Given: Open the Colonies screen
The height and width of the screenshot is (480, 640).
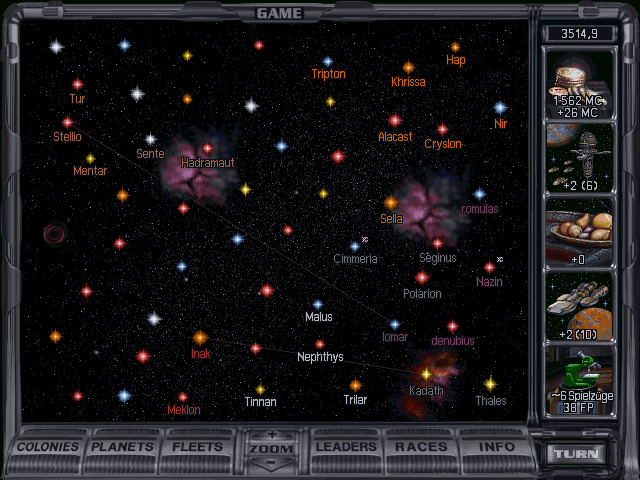Looking at the screenshot, I should [48, 446].
